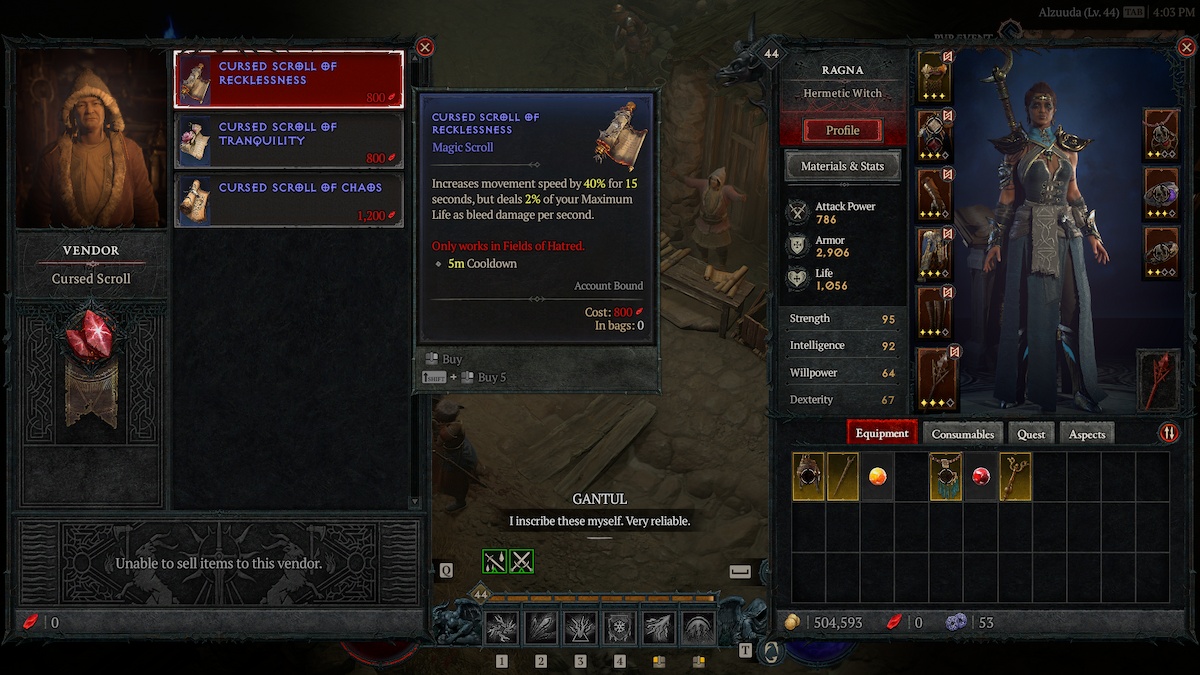Select the snowflake skill on the hotbar
This screenshot has height=675, width=1200.
coord(620,628)
